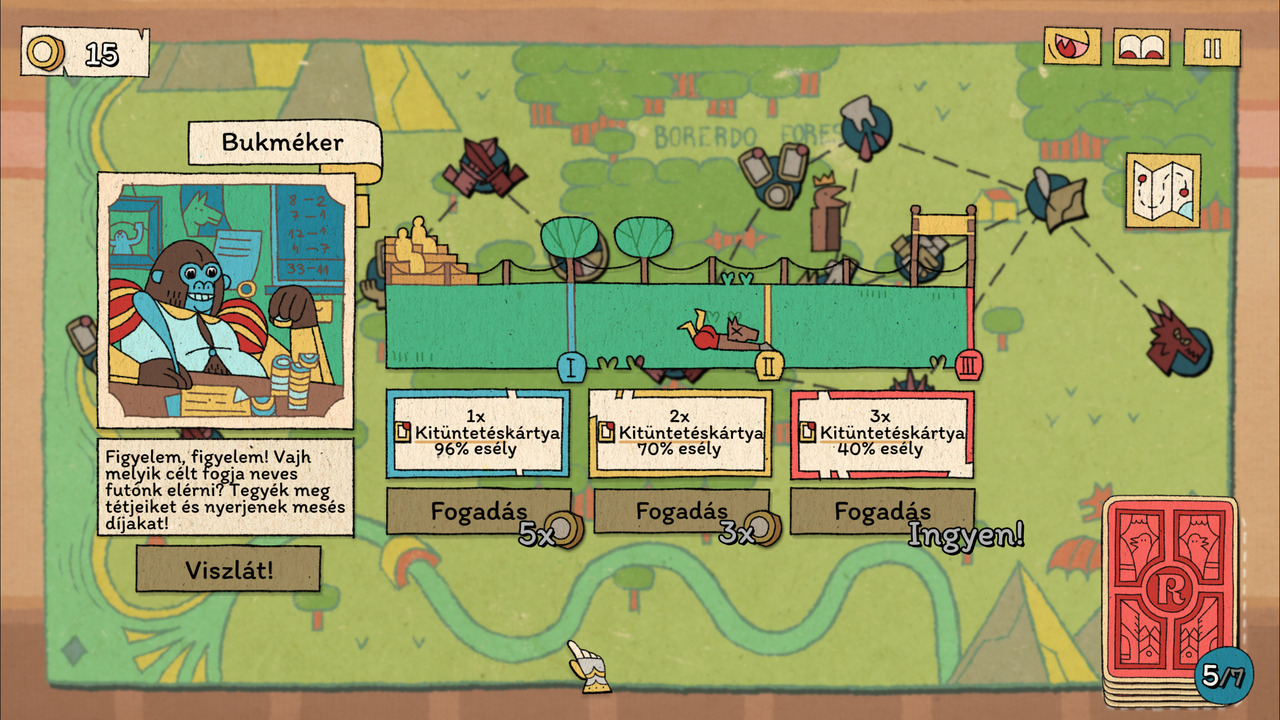The height and width of the screenshot is (720, 1280).
Task: Select the 70% chance reward card
Action: coord(680,433)
